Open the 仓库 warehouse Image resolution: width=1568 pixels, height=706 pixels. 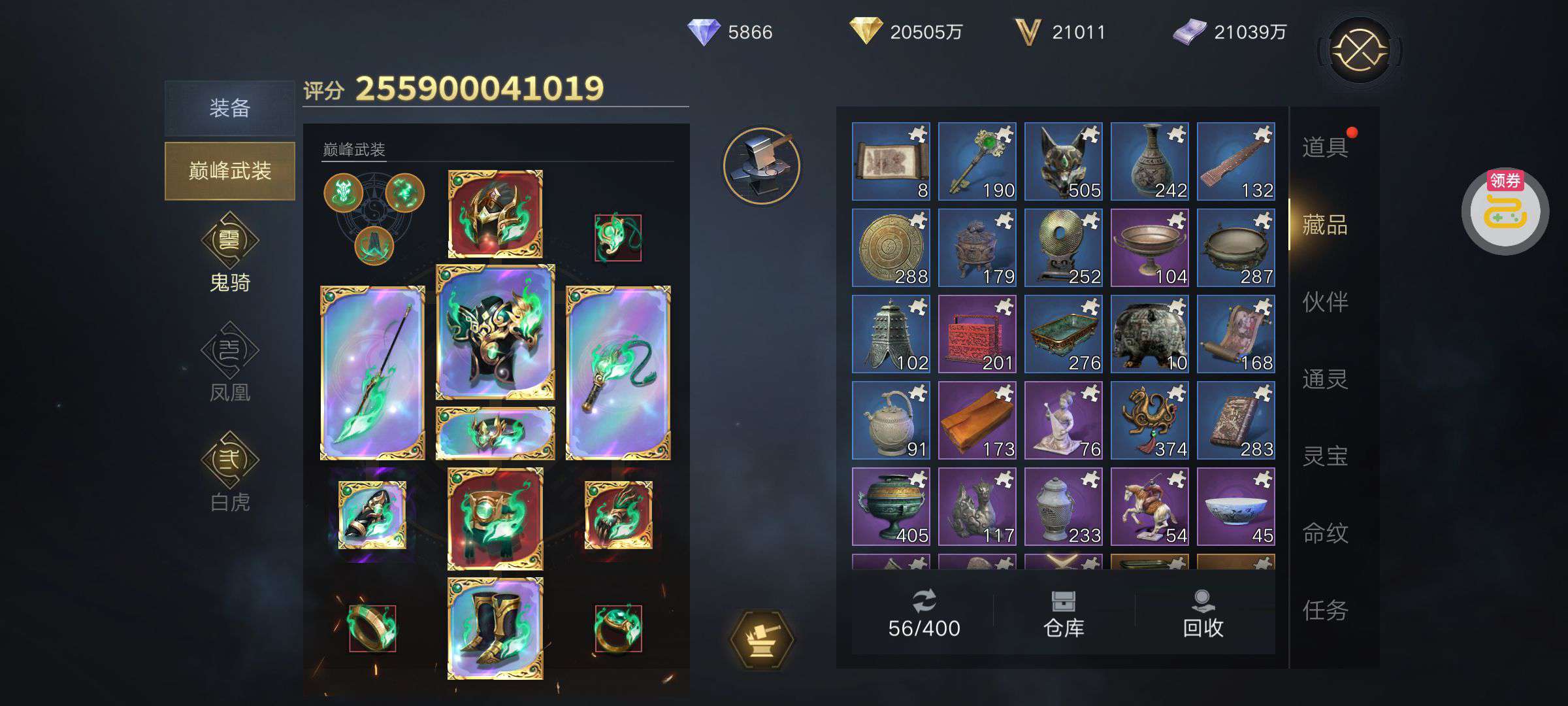1064,614
